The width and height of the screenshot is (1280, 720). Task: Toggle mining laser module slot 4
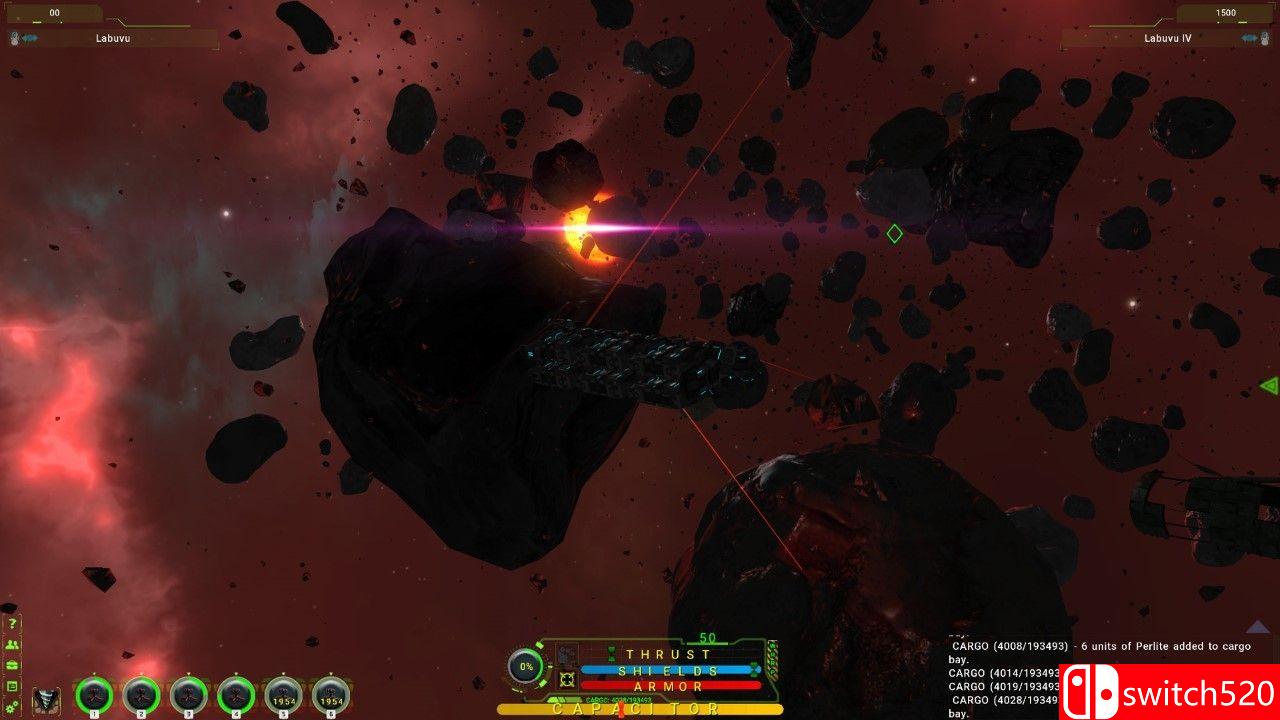pos(236,694)
